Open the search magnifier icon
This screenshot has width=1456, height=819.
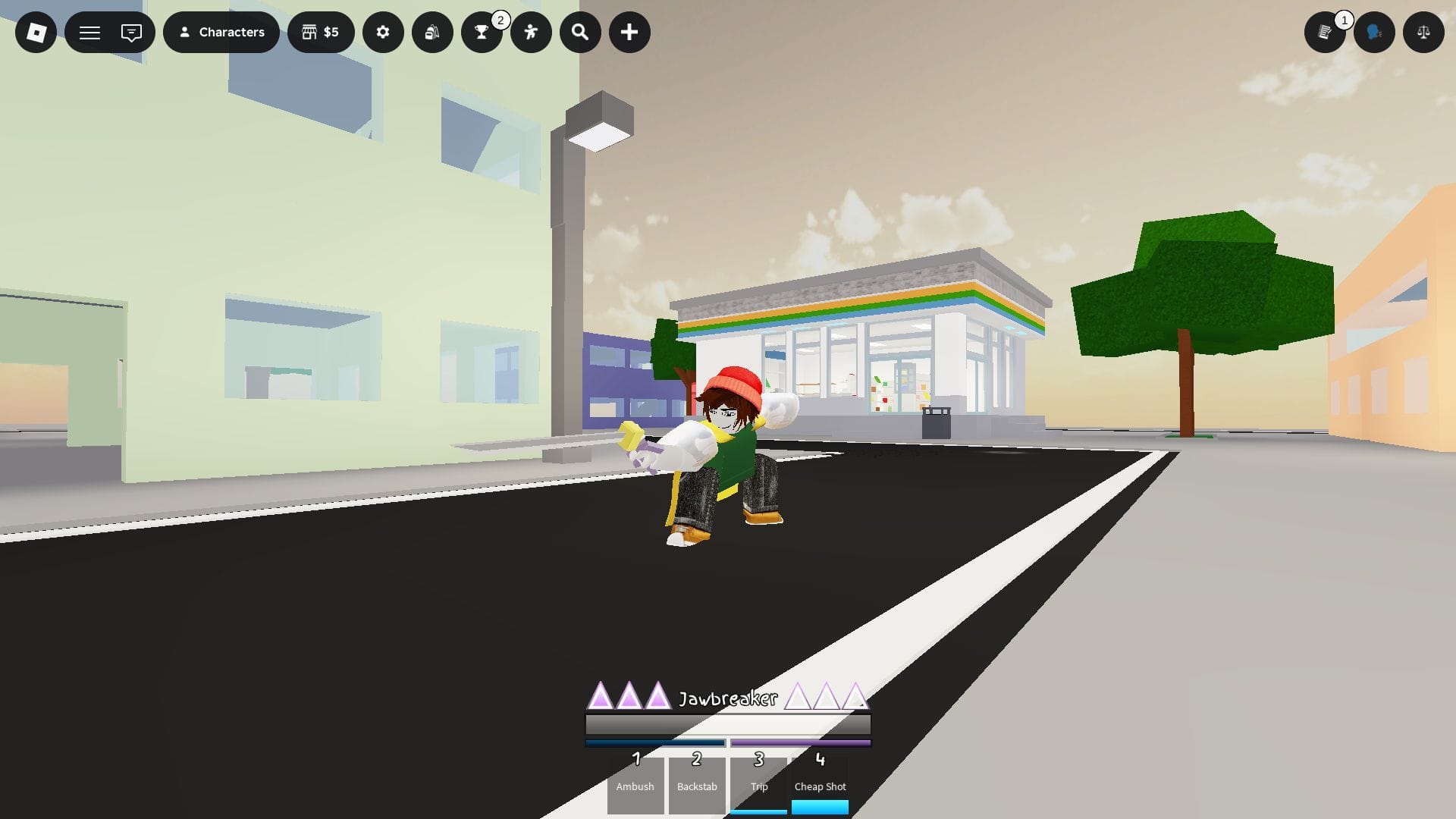(580, 32)
